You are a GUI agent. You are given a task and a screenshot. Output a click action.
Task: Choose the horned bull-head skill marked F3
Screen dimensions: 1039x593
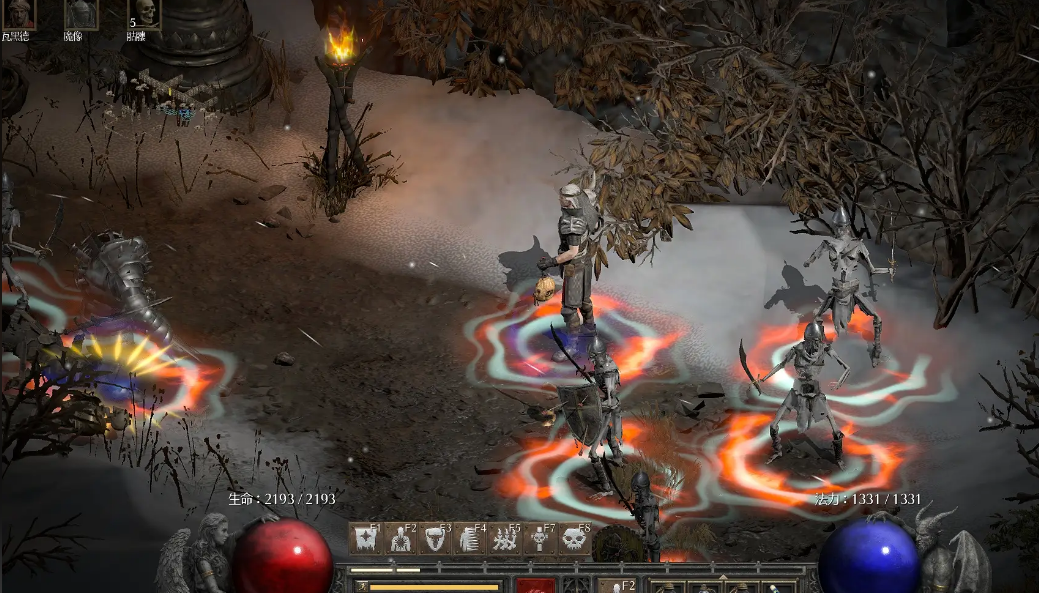point(435,539)
